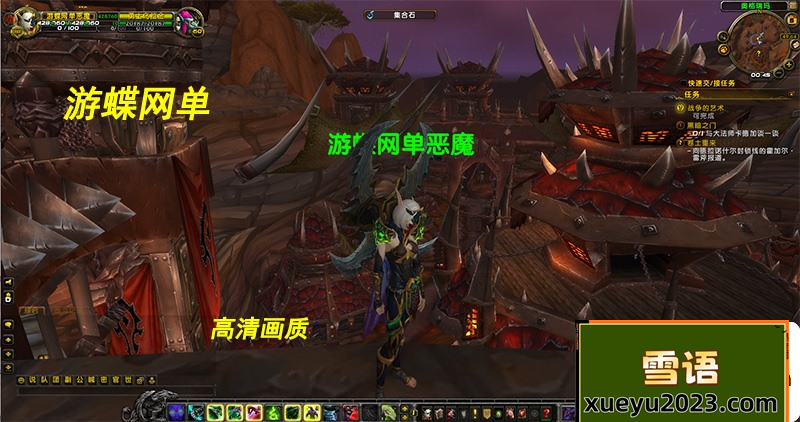Select the 说 chat channel button
The width and height of the screenshot is (800, 422).
(x=31, y=380)
